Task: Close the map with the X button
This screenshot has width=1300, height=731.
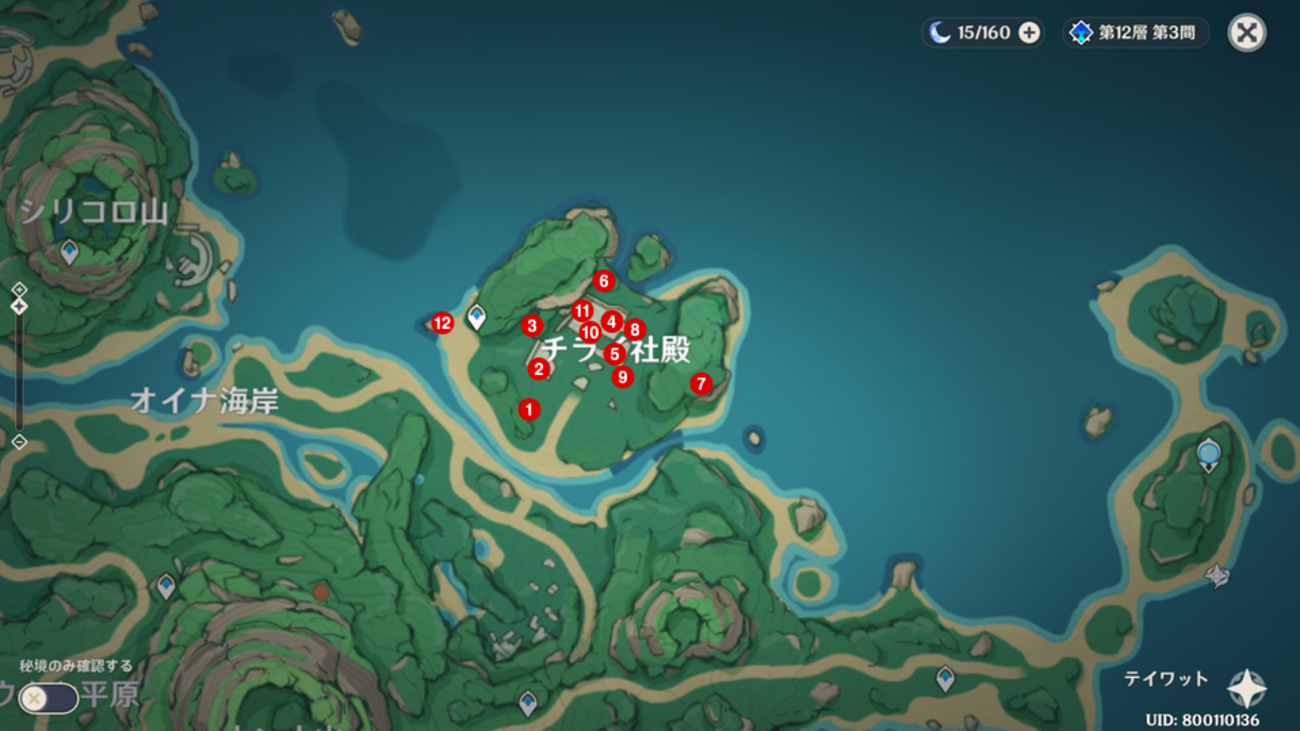Action: click(1246, 33)
